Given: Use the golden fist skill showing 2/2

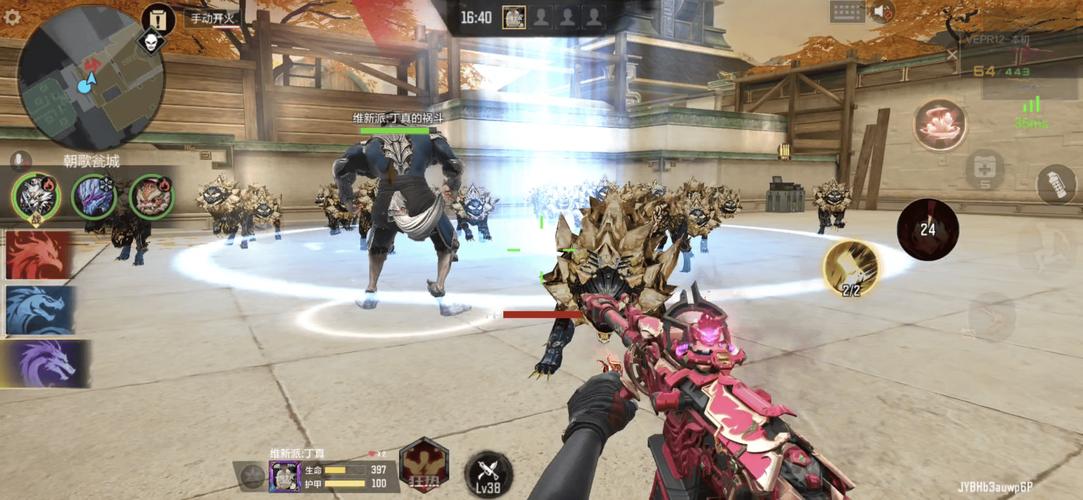Looking at the screenshot, I should [851, 268].
